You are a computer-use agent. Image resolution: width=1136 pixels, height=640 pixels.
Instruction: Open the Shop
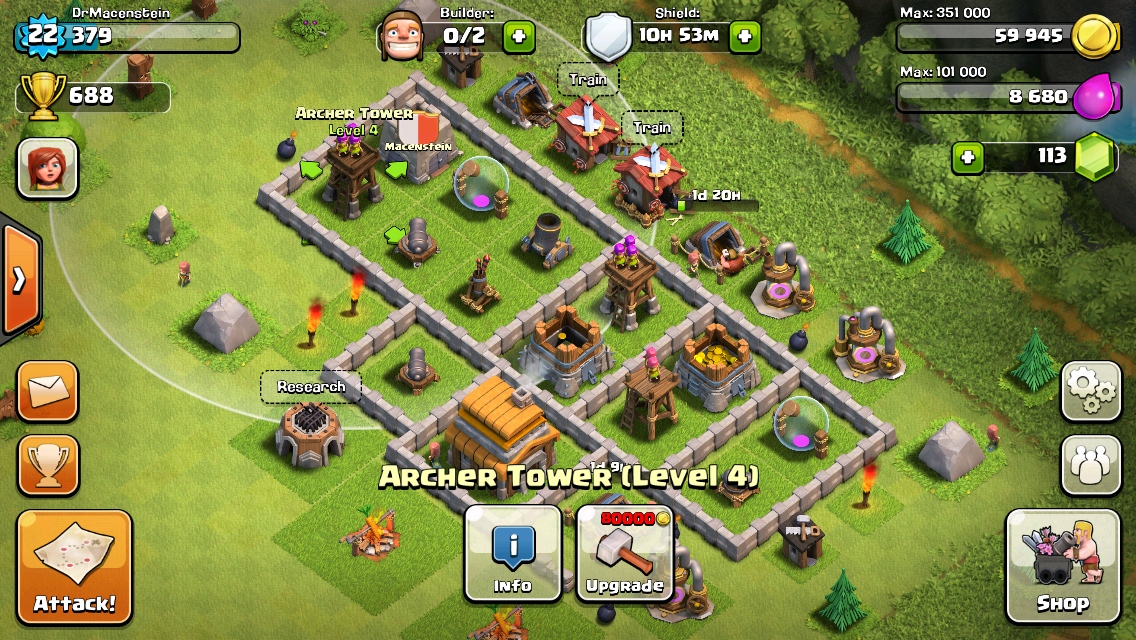tap(1061, 565)
